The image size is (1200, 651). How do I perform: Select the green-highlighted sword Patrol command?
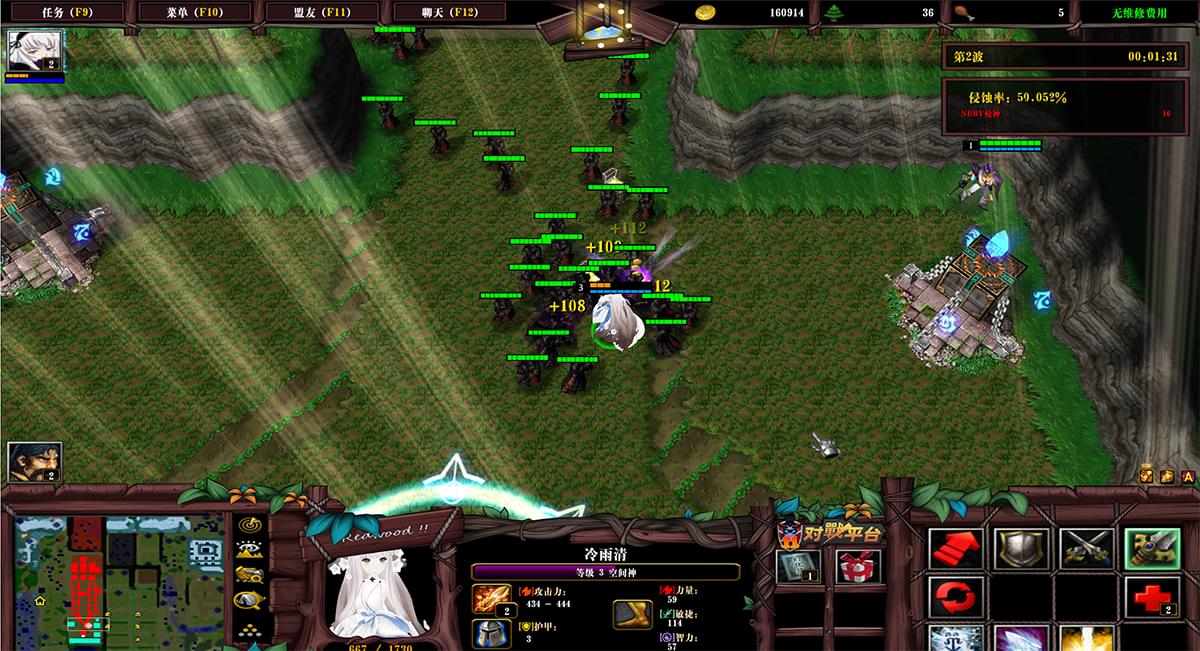(1152, 549)
